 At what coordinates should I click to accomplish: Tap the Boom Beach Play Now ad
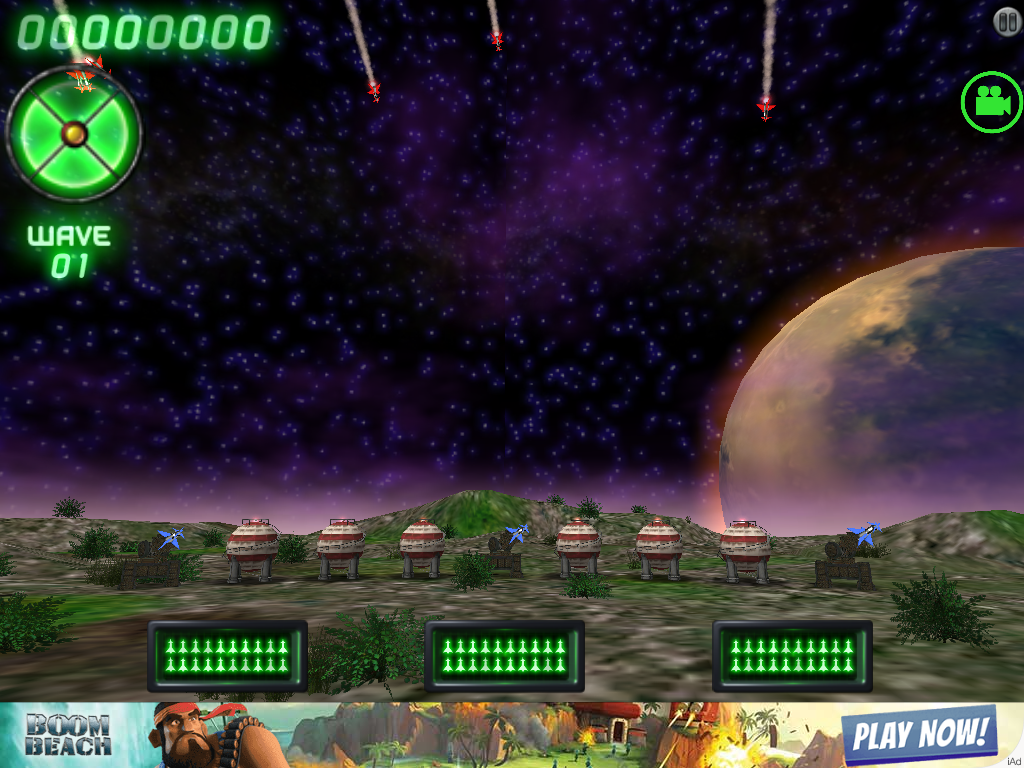point(918,735)
